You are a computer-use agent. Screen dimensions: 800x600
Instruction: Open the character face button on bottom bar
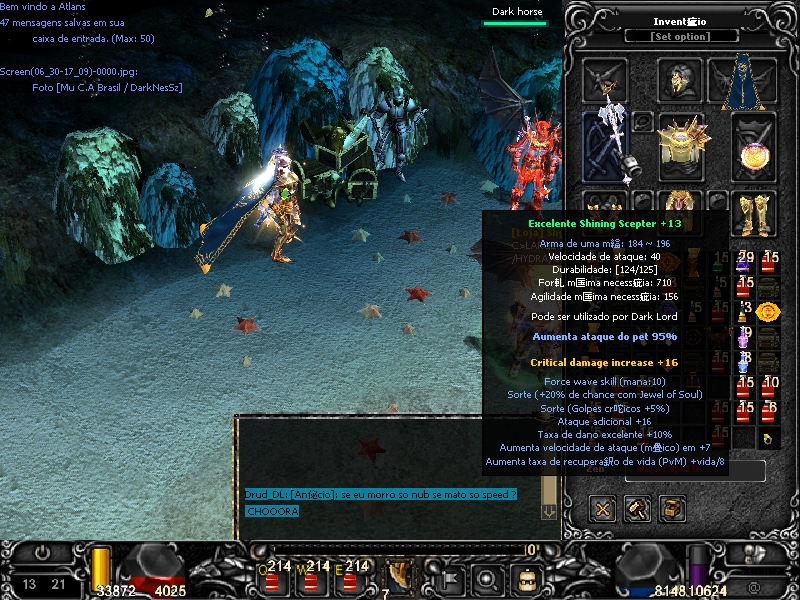(525, 578)
